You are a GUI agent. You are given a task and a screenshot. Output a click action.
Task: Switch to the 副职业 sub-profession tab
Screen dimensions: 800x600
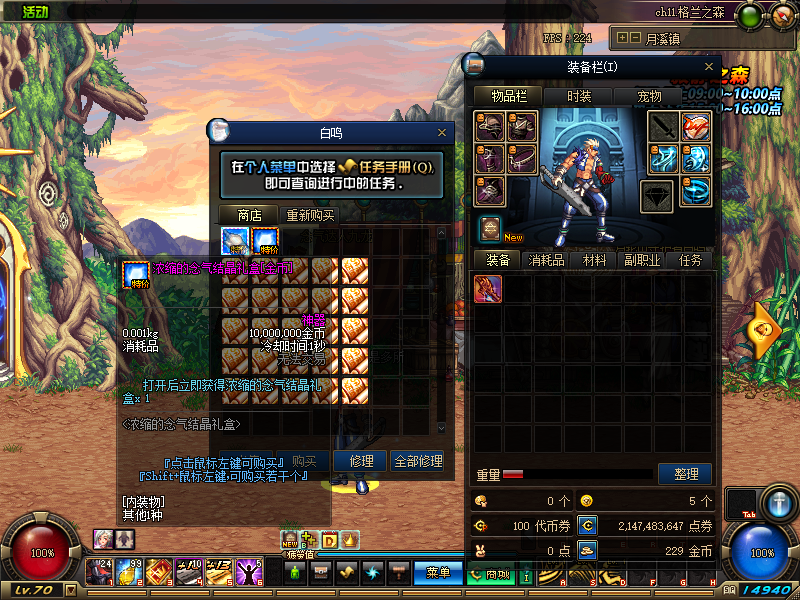coord(643,260)
